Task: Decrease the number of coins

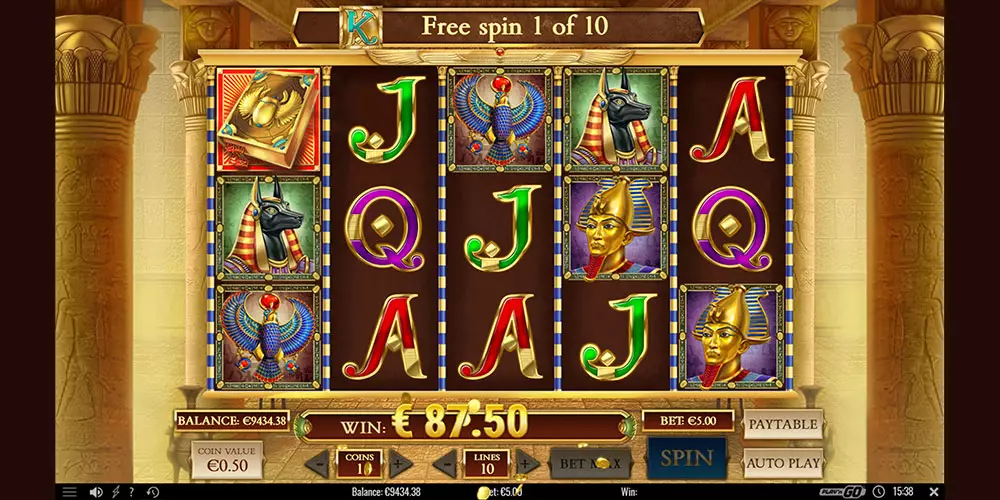Action: pyautogui.click(x=318, y=463)
